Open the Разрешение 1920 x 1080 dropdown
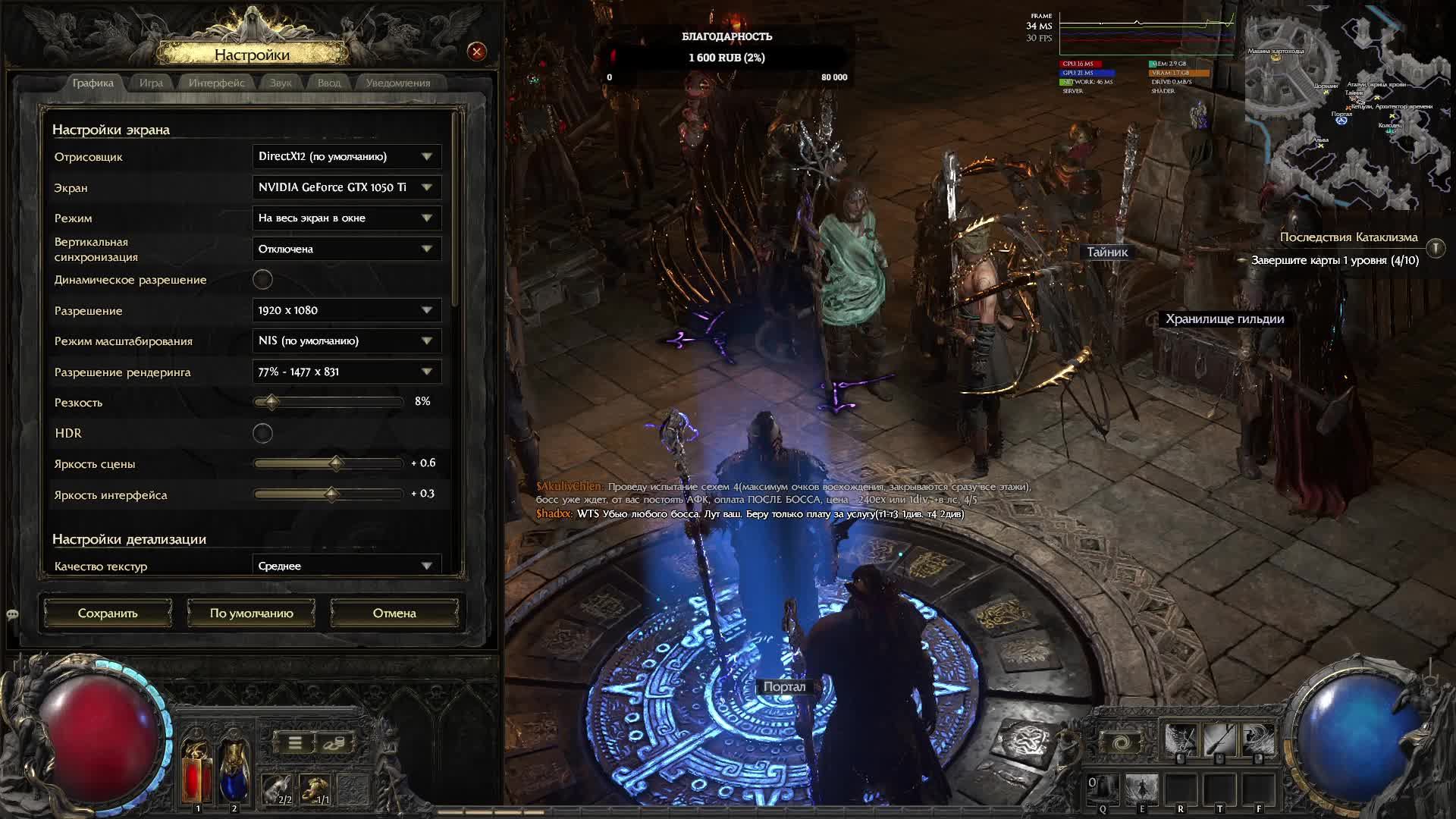This screenshot has width=1456, height=819. click(347, 311)
